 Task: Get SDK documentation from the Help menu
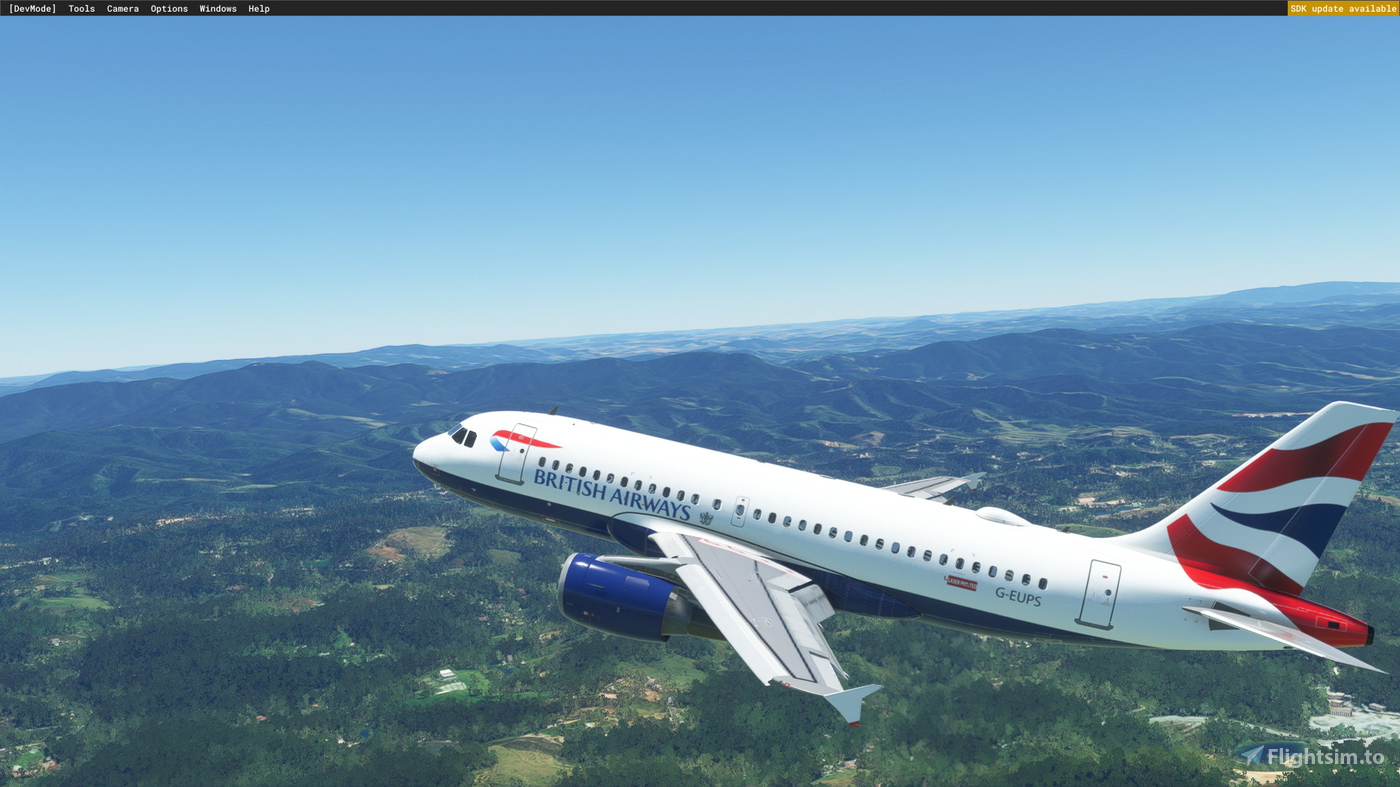click(x=257, y=8)
